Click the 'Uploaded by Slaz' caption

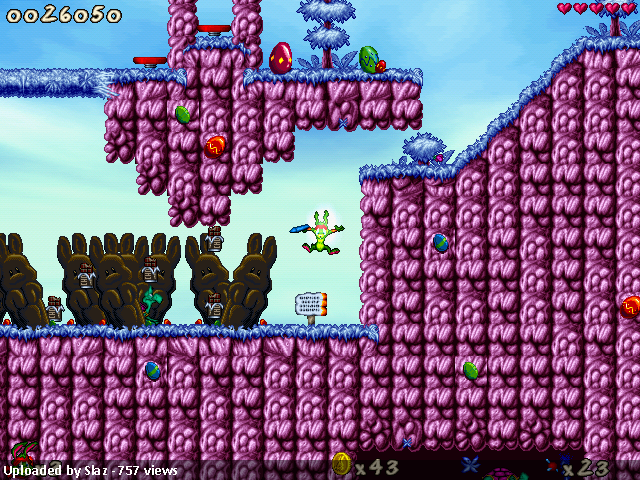[90, 470]
